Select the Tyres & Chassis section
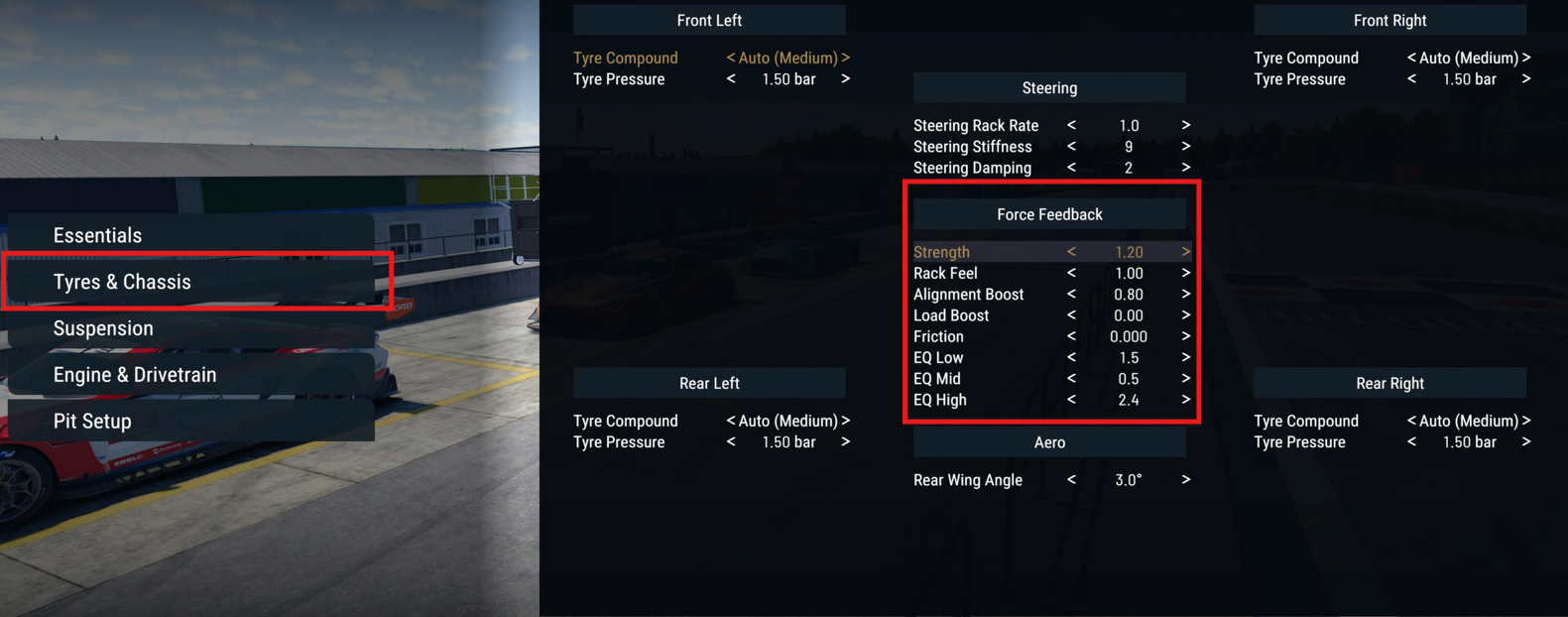Viewport: 1568px width, 617px height. (x=122, y=282)
